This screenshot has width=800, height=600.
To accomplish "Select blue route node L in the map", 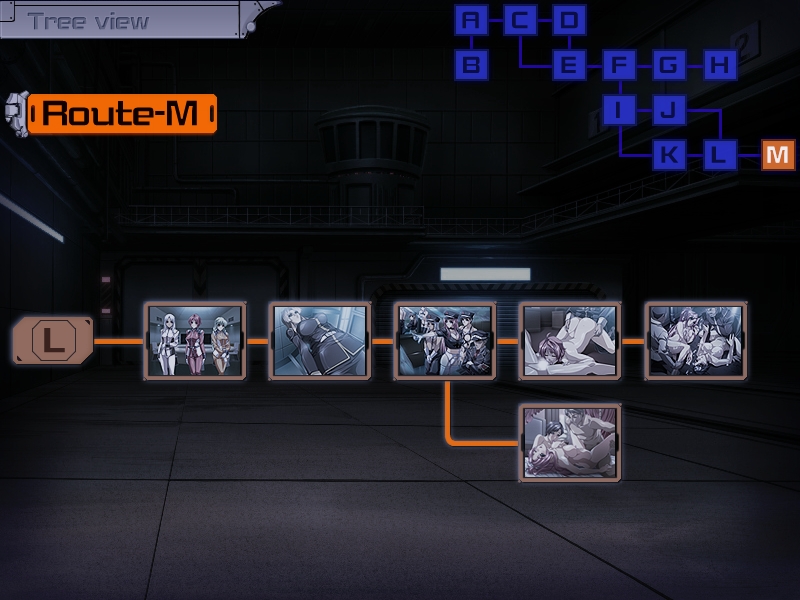I will [x=718, y=155].
